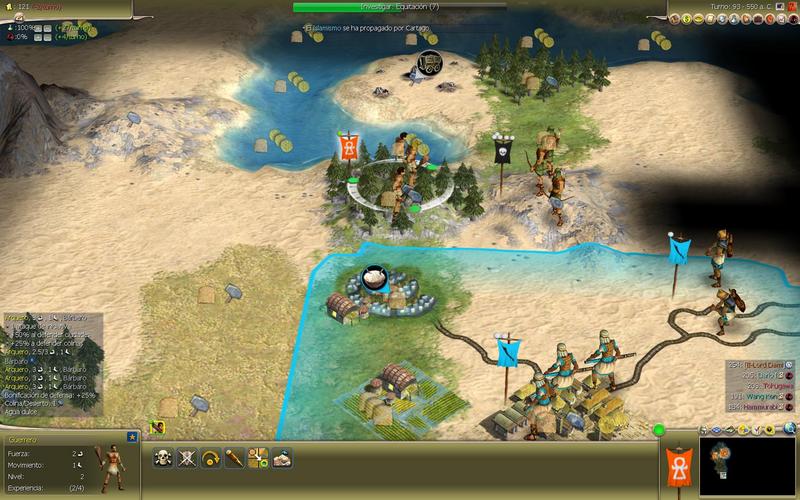
Task: Select Hammurabi in the scoreboard list
Action: (x=760, y=406)
